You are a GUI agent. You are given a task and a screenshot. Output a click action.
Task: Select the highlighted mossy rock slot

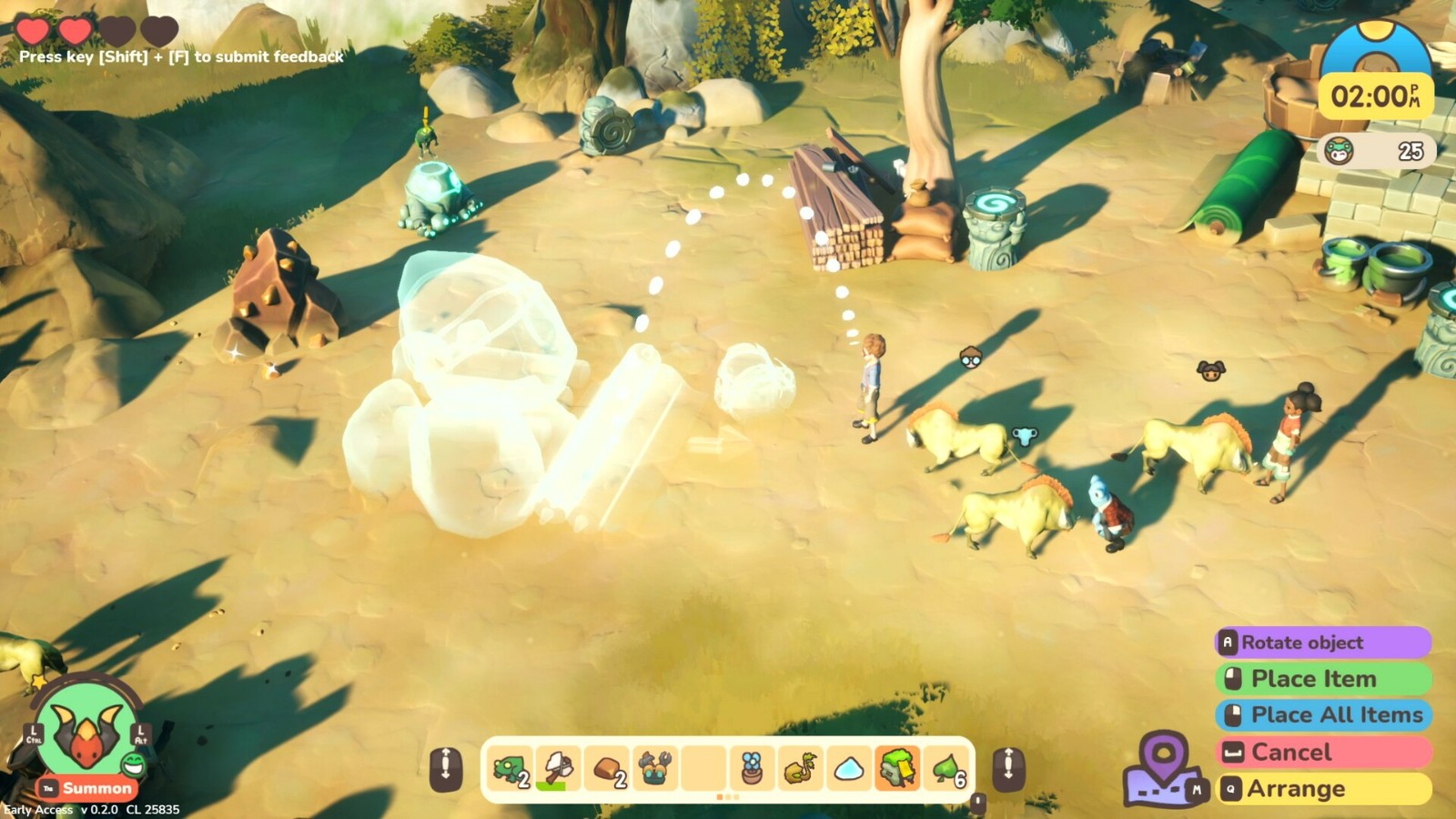pos(897,769)
